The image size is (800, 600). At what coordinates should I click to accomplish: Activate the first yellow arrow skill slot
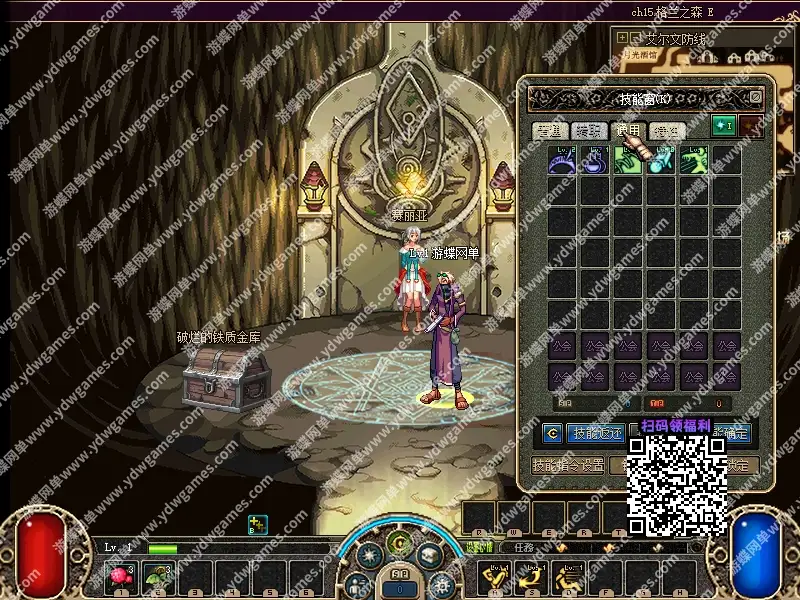(x=496, y=576)
